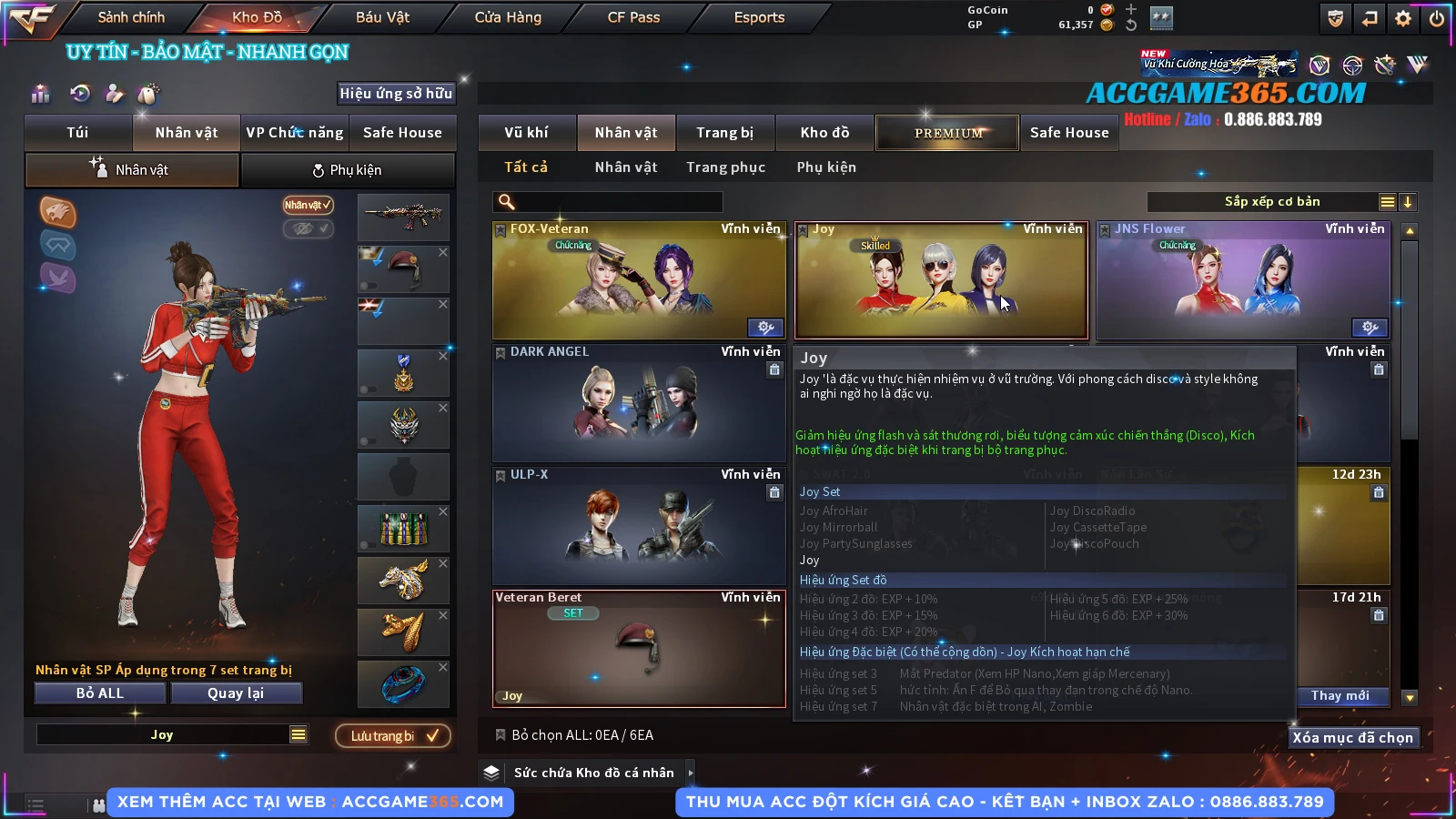Open the Esports menu
Screen dimensions: 1456x819
[x=759, y=17]
